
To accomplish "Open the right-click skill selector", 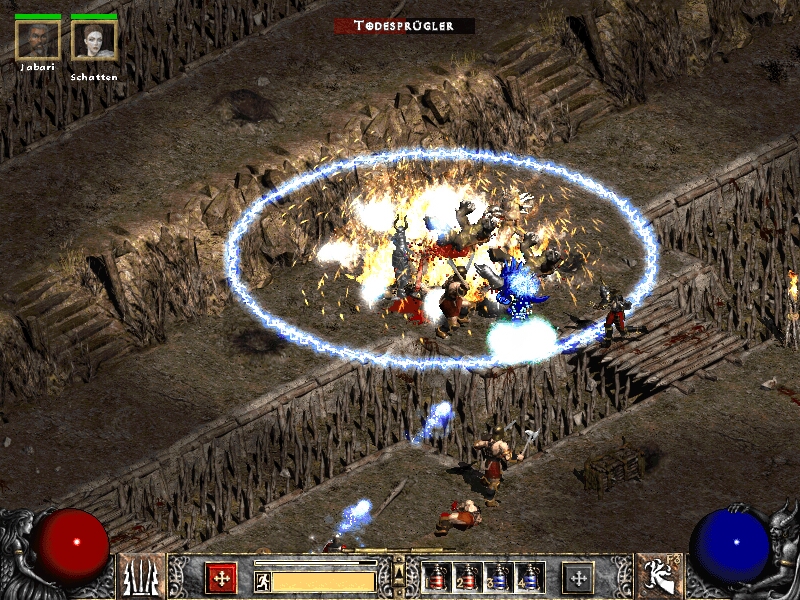I will (x=660, y=577).
